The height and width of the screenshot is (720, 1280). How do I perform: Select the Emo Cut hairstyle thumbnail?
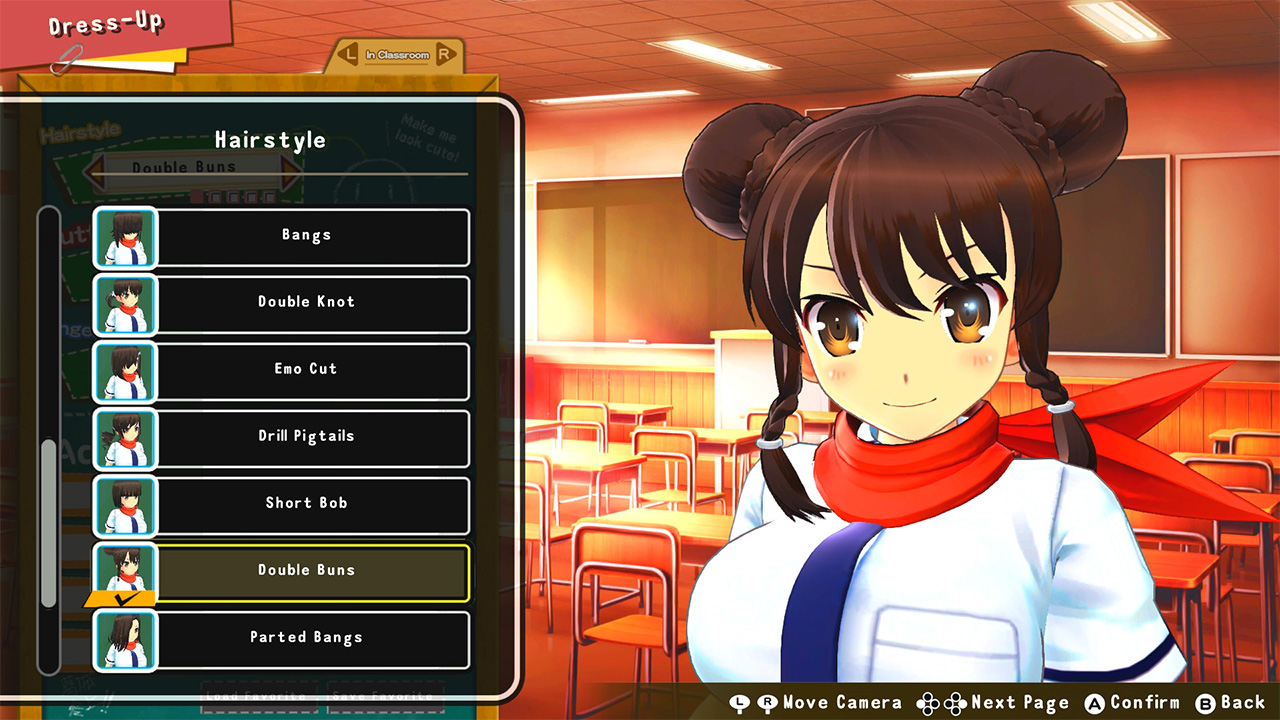click(124, 372)
